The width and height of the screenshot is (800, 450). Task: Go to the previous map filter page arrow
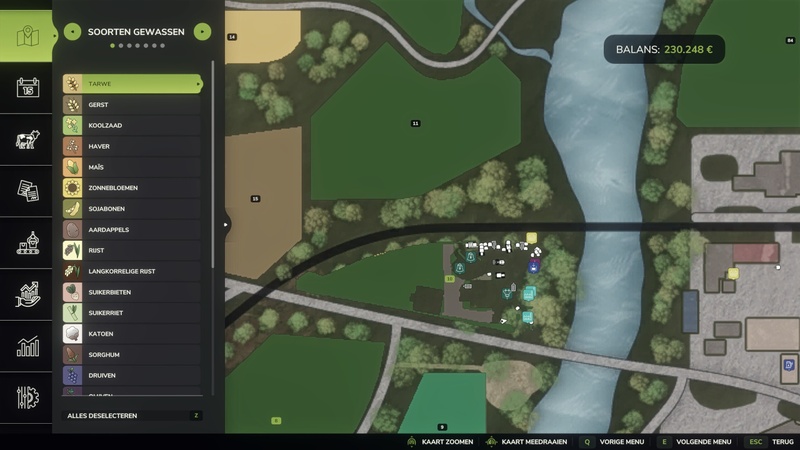point(72,32)
